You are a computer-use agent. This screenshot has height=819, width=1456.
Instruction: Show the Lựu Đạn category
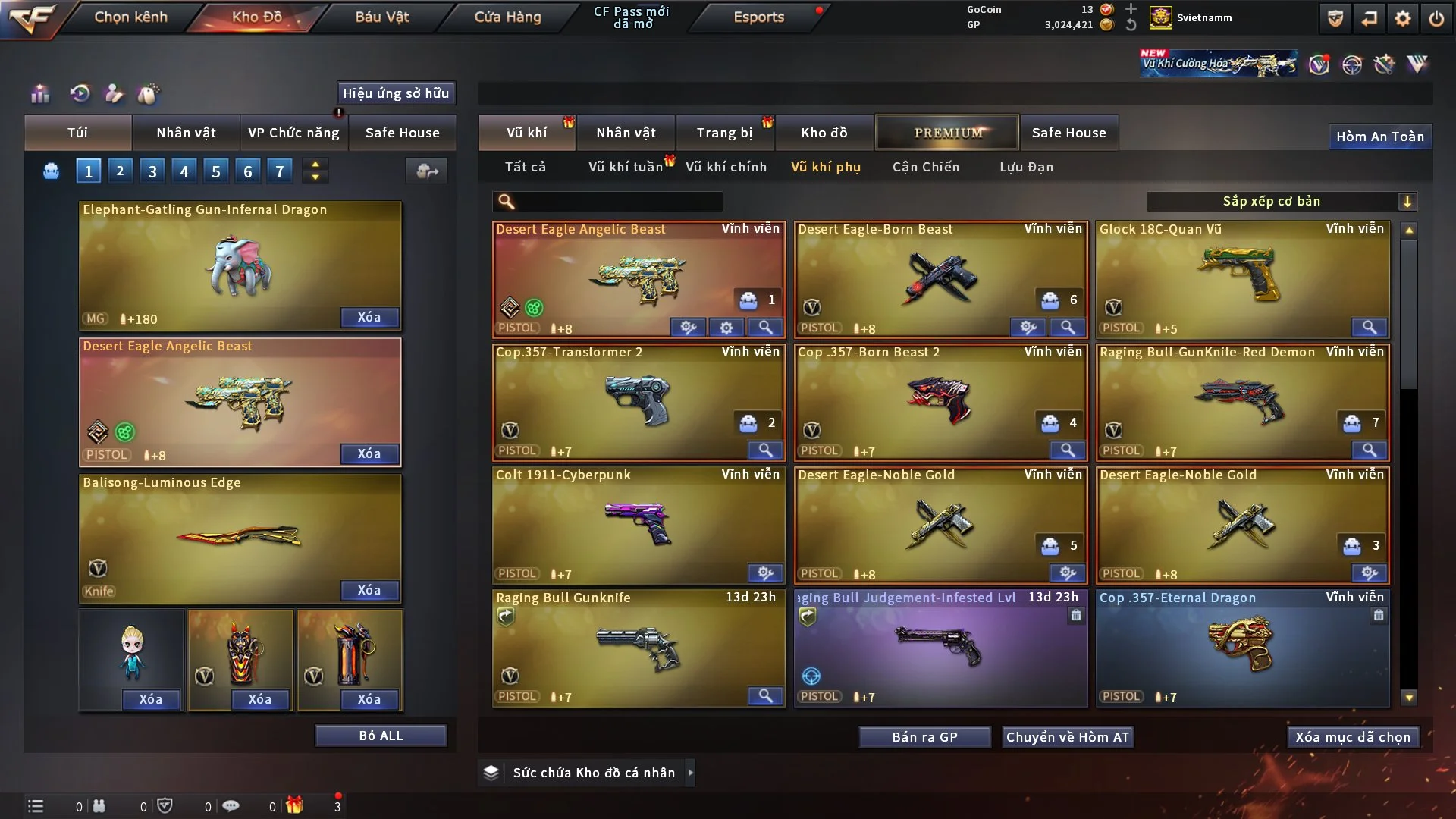pos(1026,167)
